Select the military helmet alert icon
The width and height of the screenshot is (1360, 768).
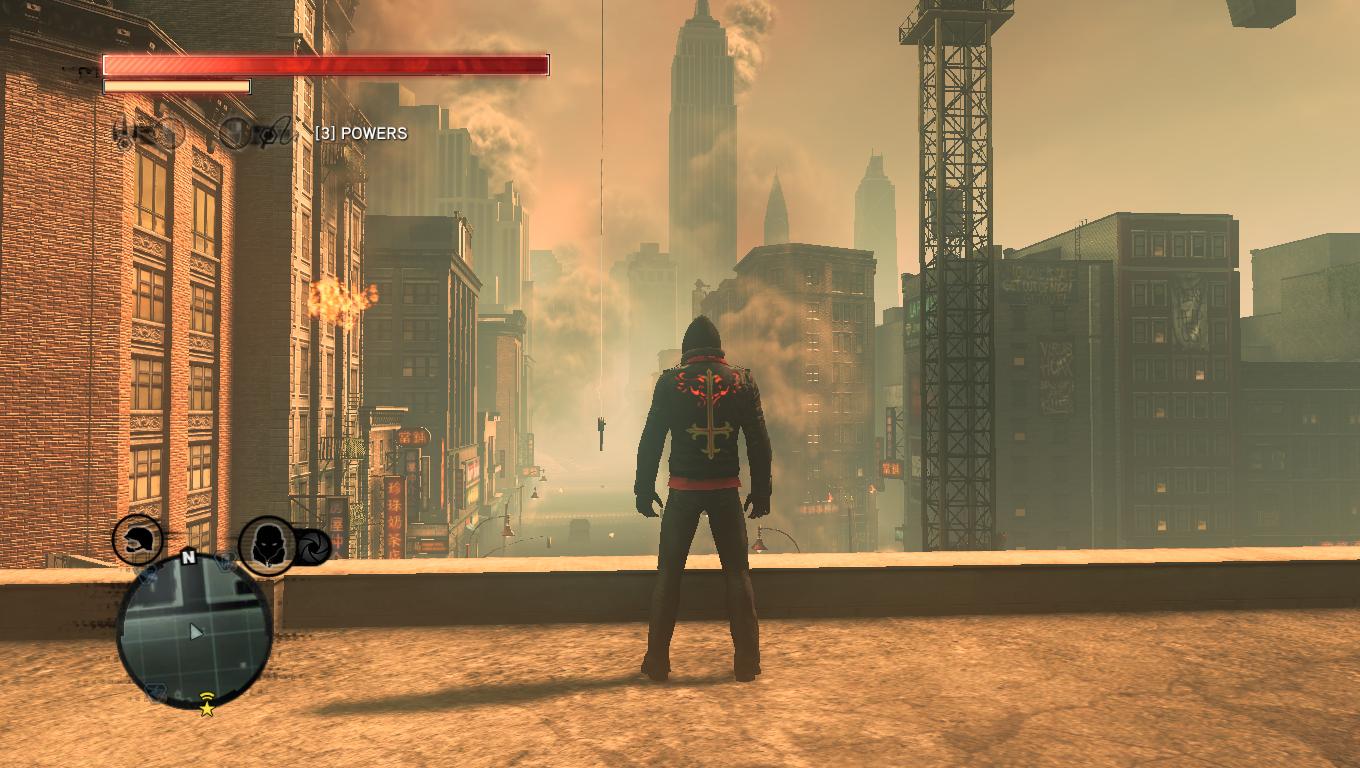pyautogui.click(x=138, y=541)
